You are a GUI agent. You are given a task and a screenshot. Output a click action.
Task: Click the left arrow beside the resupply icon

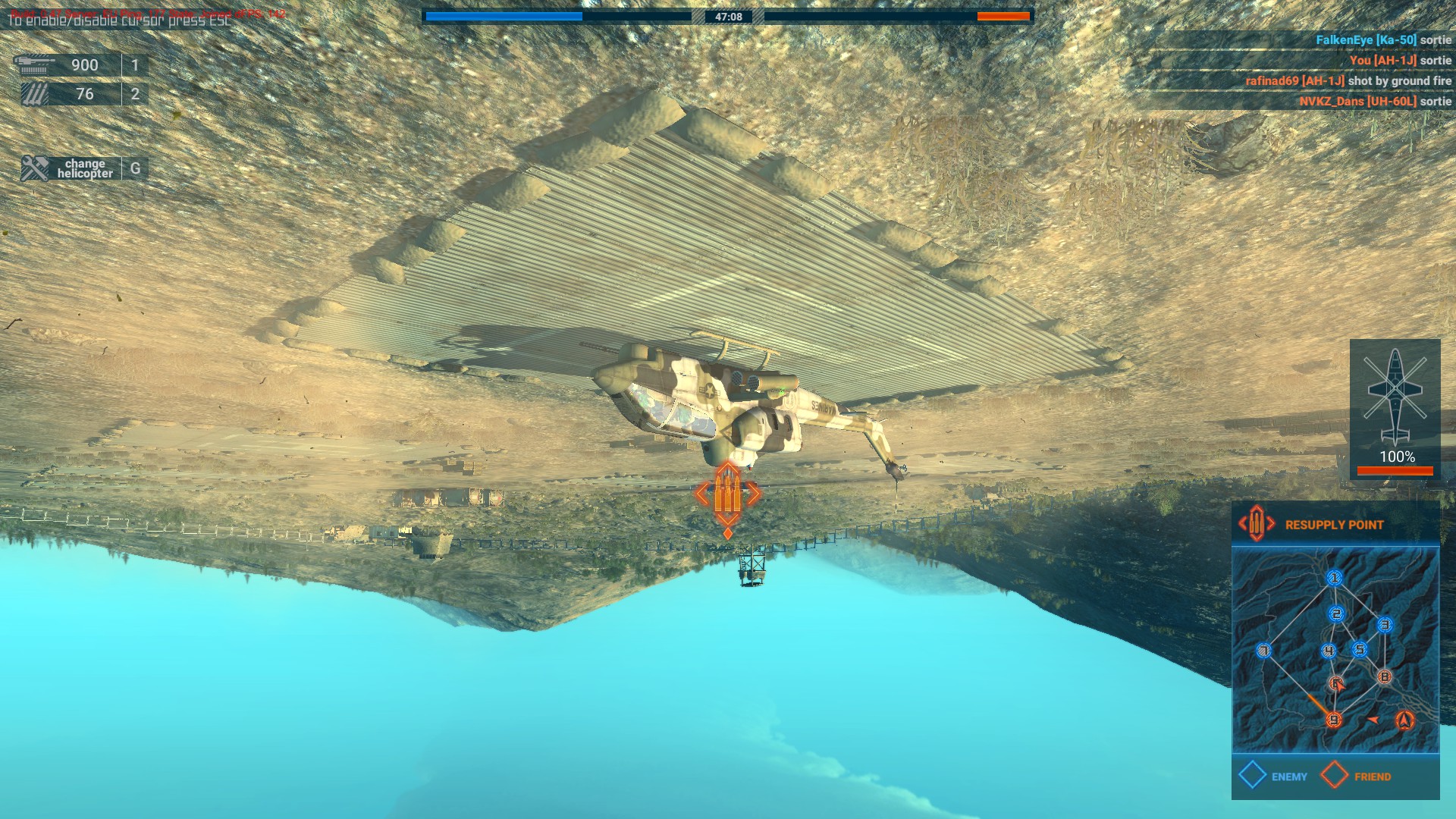coord(1242,524)
